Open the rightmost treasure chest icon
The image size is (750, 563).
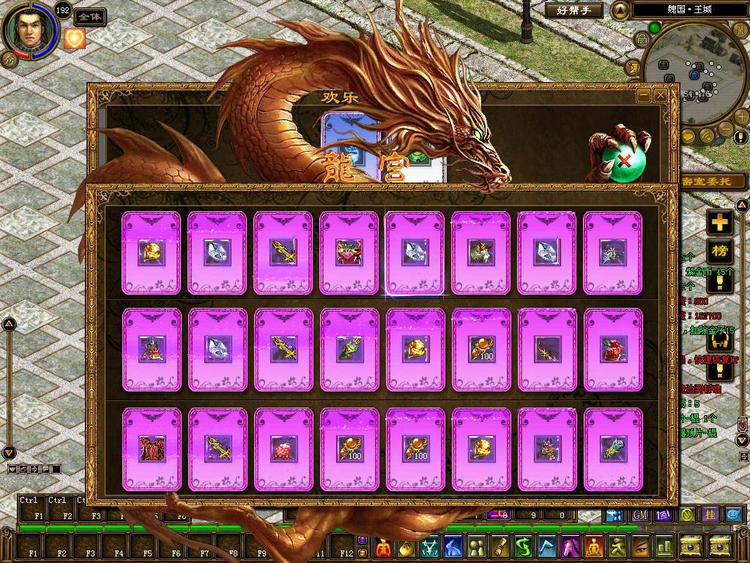point(719,546)
